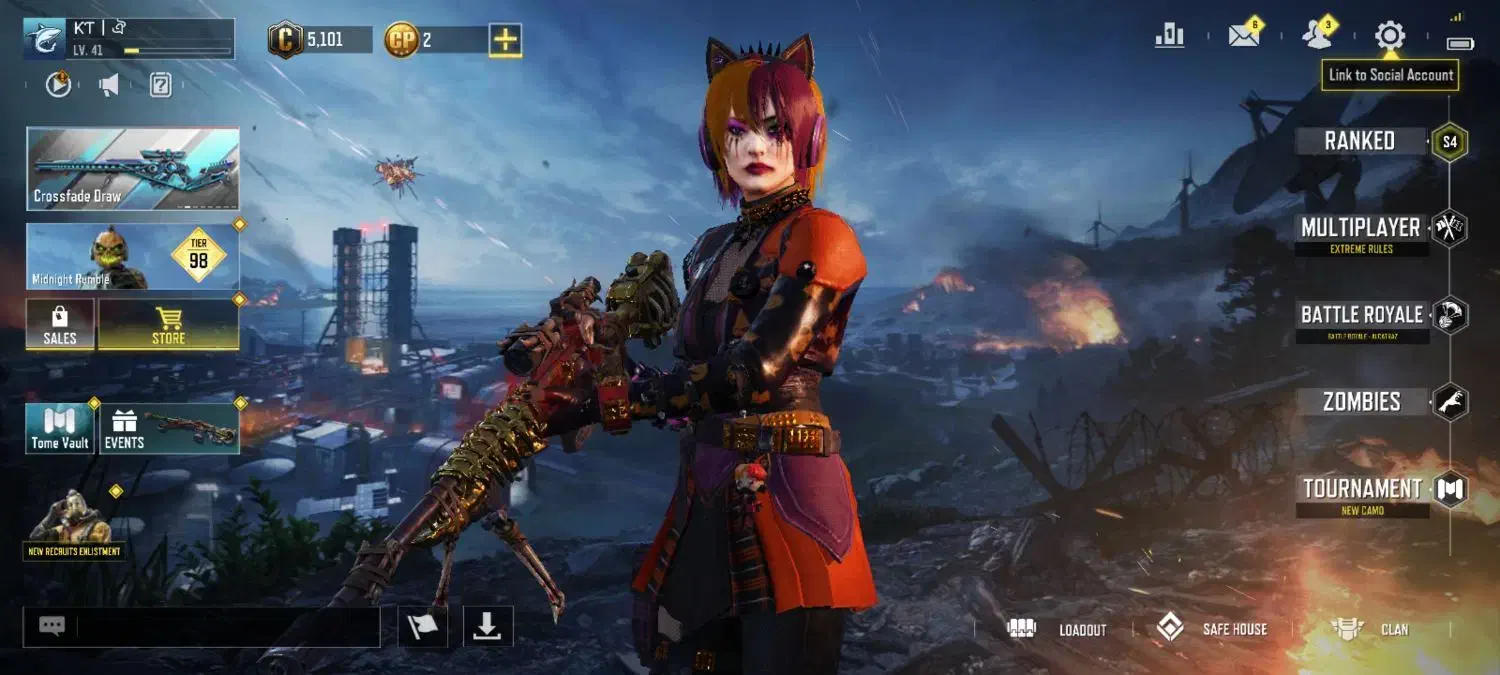This screenshot has height=675, width=1500.
Task: View the leaderboard bar chart icon
Action: [1169, 36]
